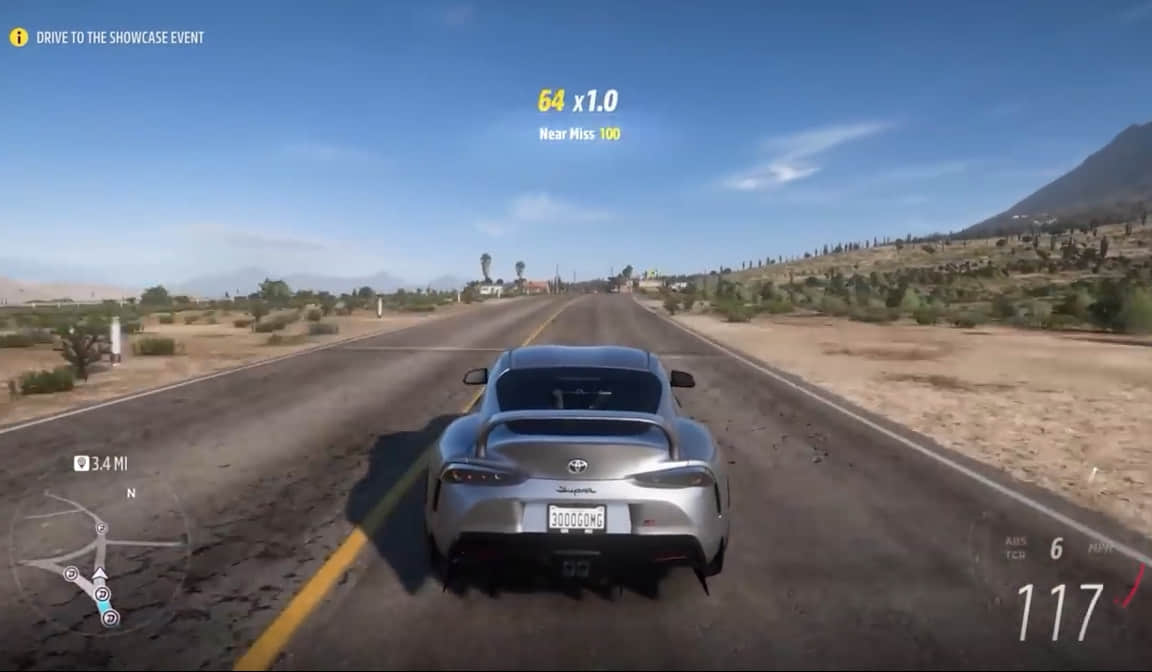The width and height of the screenshot is (1152, 672).
Task: Click the yellow info icon beside objective
Action: tap(19, 37)
